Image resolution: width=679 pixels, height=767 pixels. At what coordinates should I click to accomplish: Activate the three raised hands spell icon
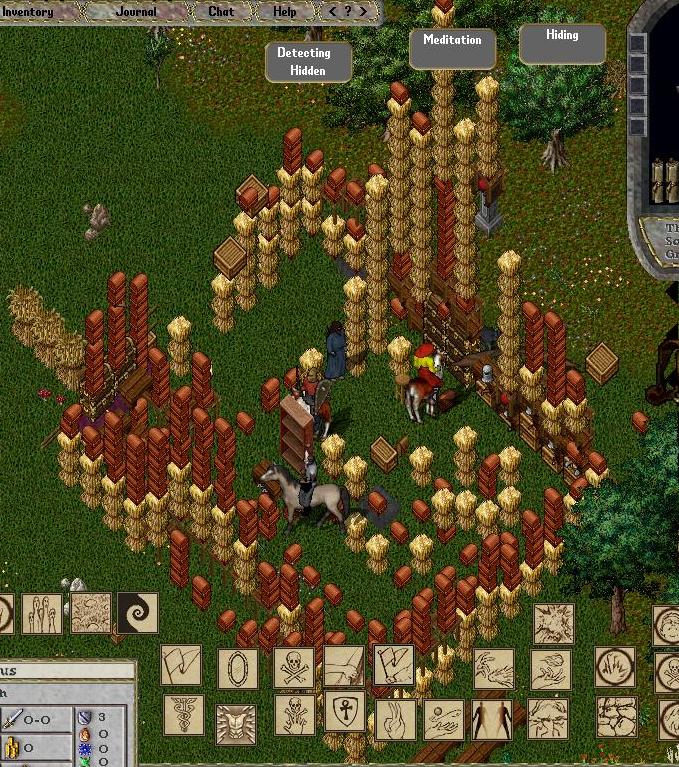point(41,614)
